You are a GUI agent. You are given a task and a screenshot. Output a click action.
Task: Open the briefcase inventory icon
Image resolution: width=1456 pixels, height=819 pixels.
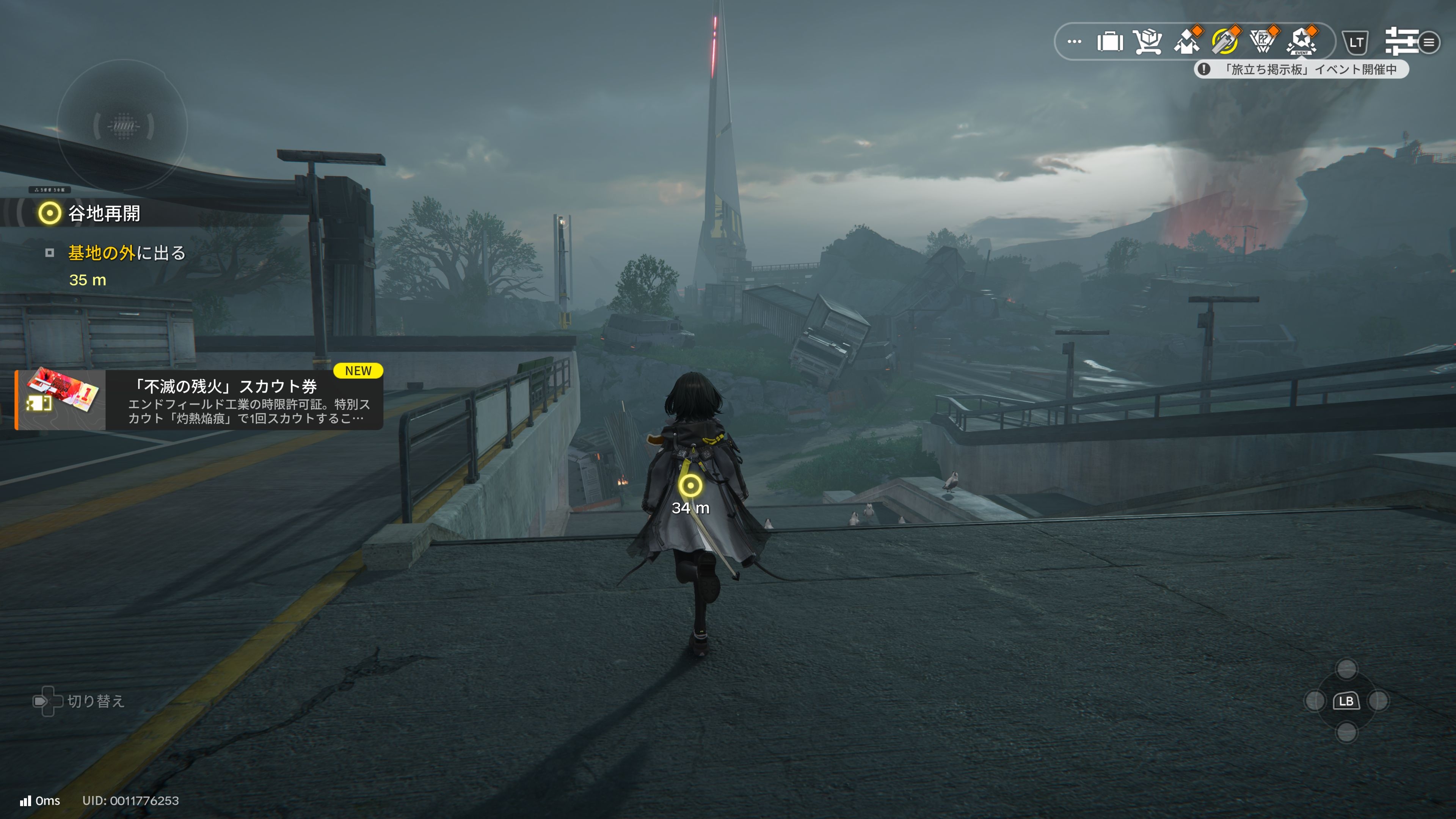pos(1109,42)
